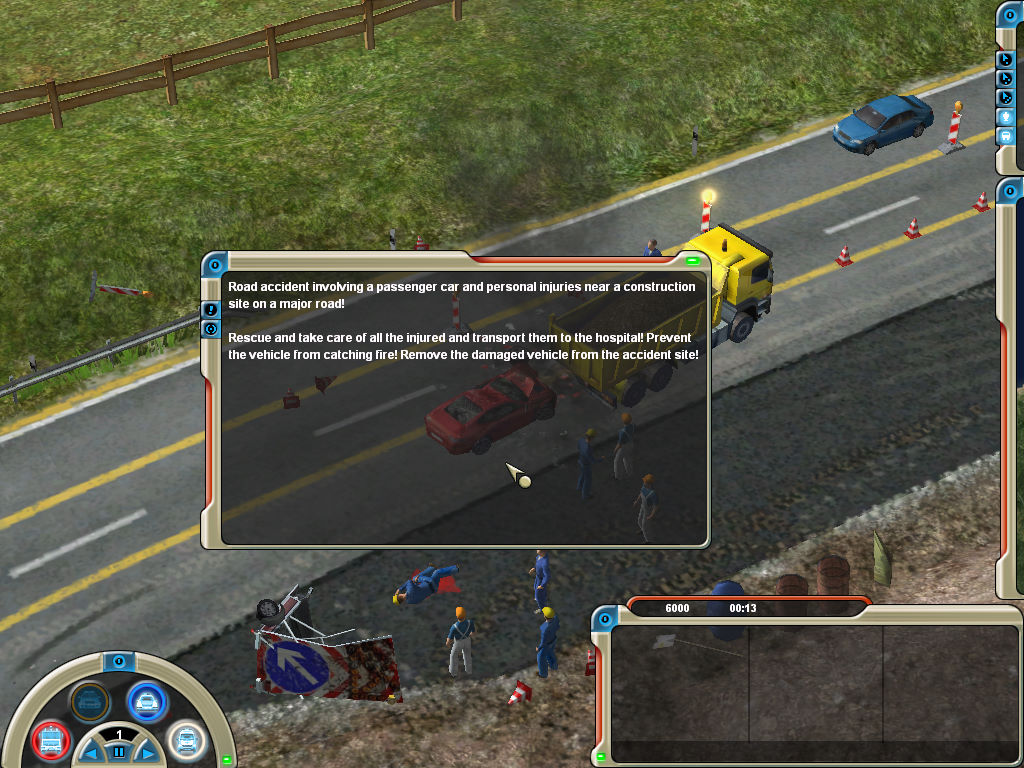Select the white ambulance vehicle button
This screenshot has width=1024, height=768.
(x=186, y=741)
